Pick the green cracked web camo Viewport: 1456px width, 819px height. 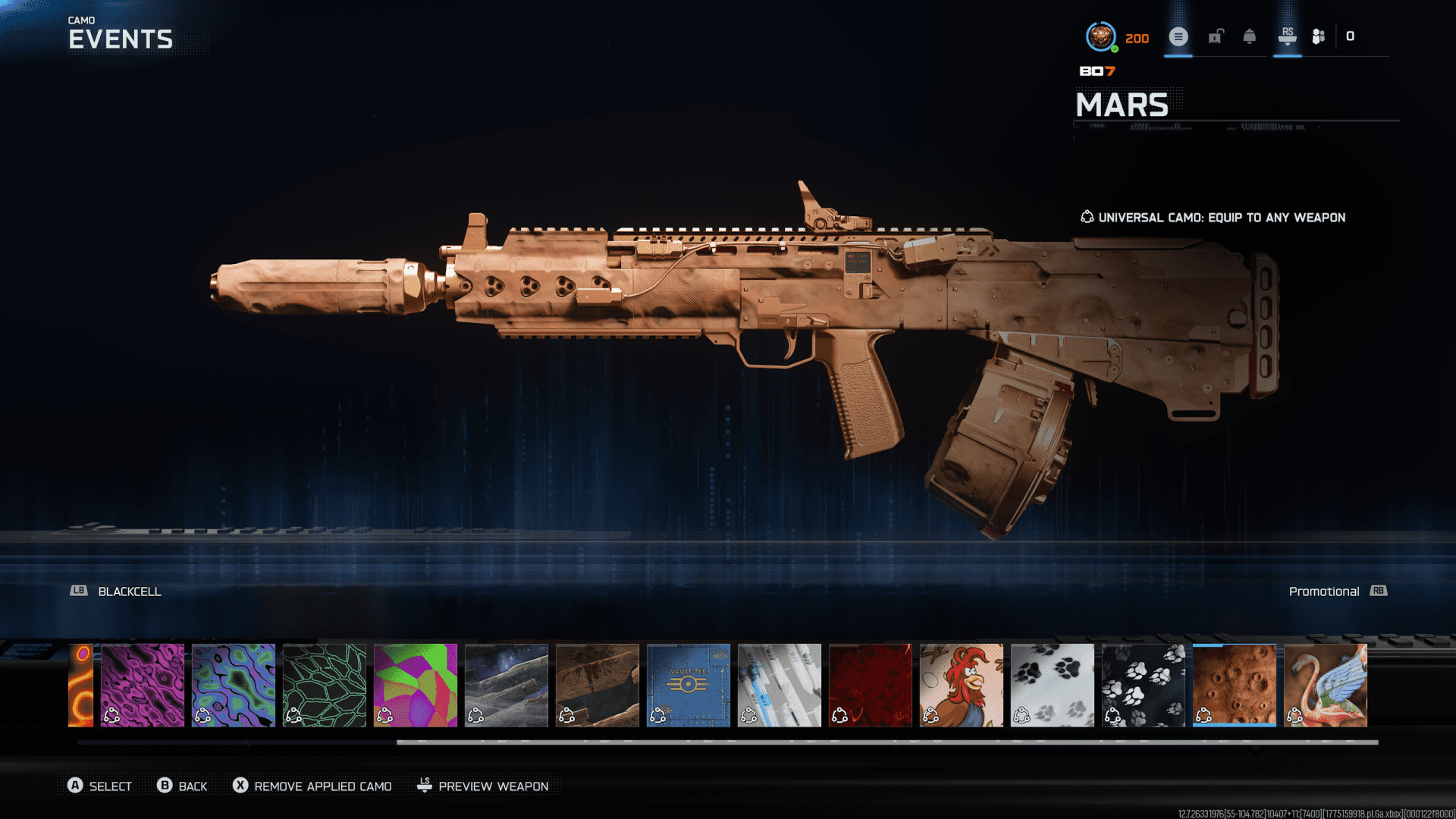click(325, 686)
